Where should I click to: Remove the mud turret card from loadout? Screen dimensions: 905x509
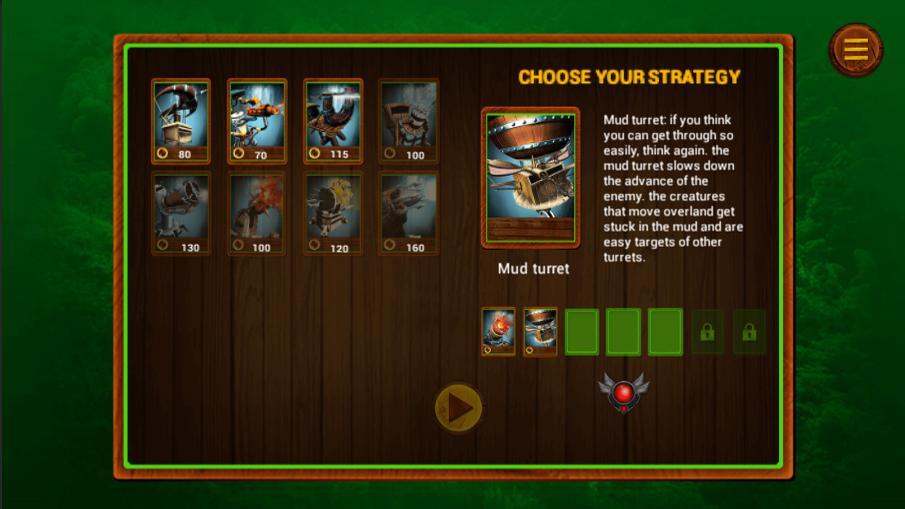[x=540, y=332]
